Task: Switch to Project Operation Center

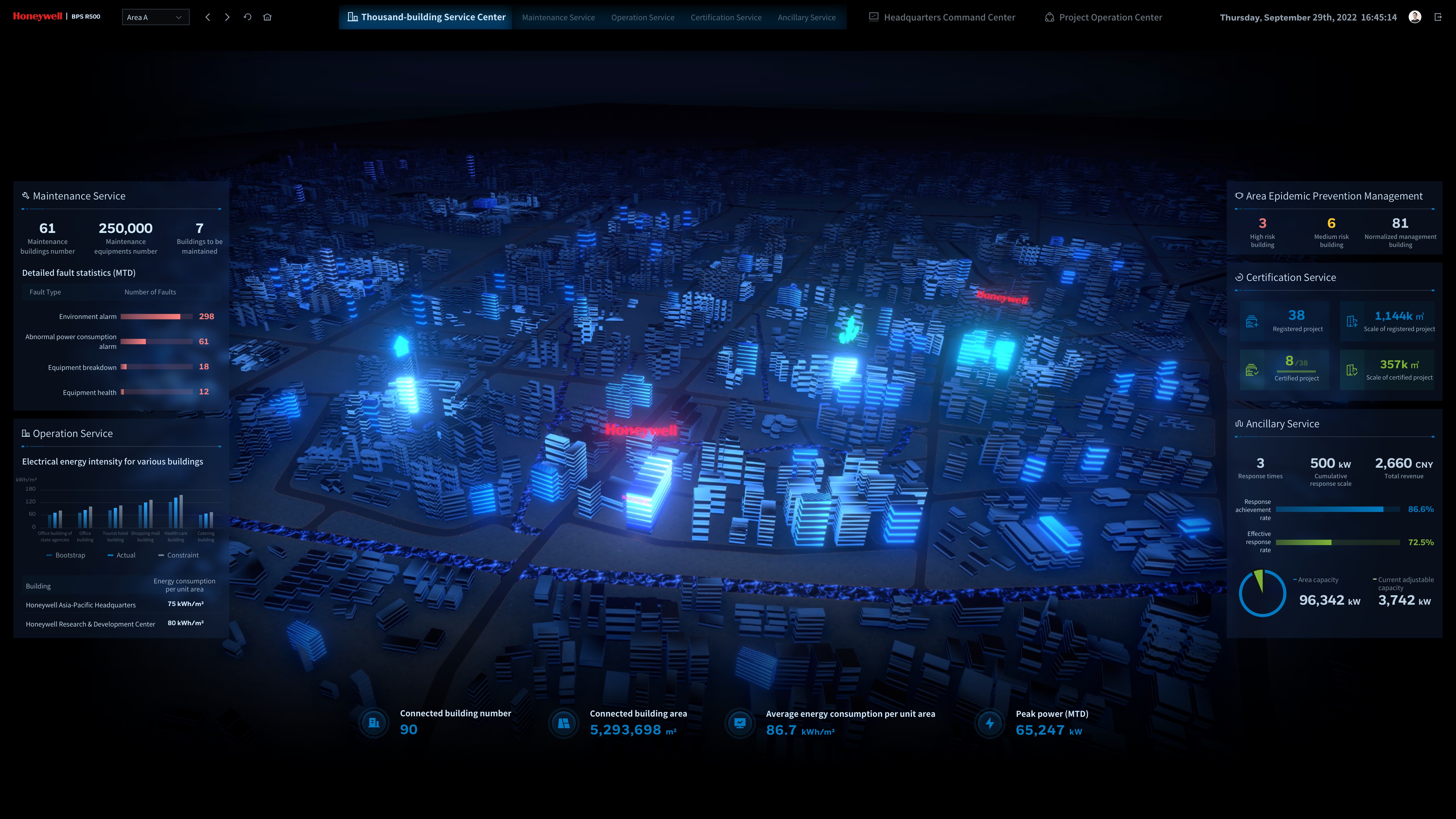Action: pos(1103,18)
